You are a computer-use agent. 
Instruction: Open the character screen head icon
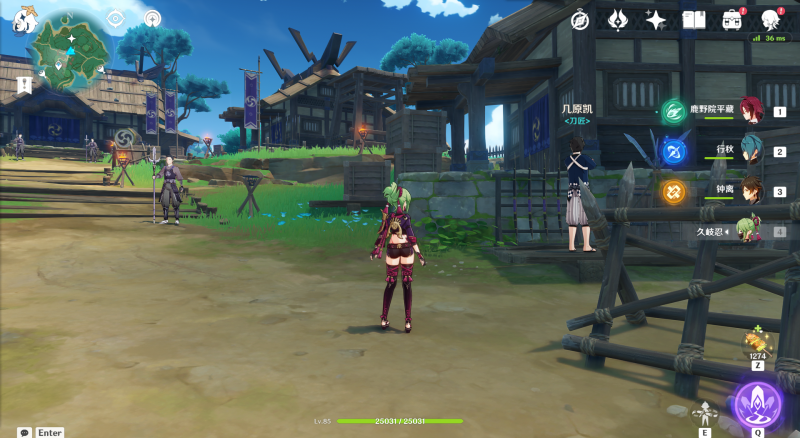pyautogui.click(x=770, y=20)
